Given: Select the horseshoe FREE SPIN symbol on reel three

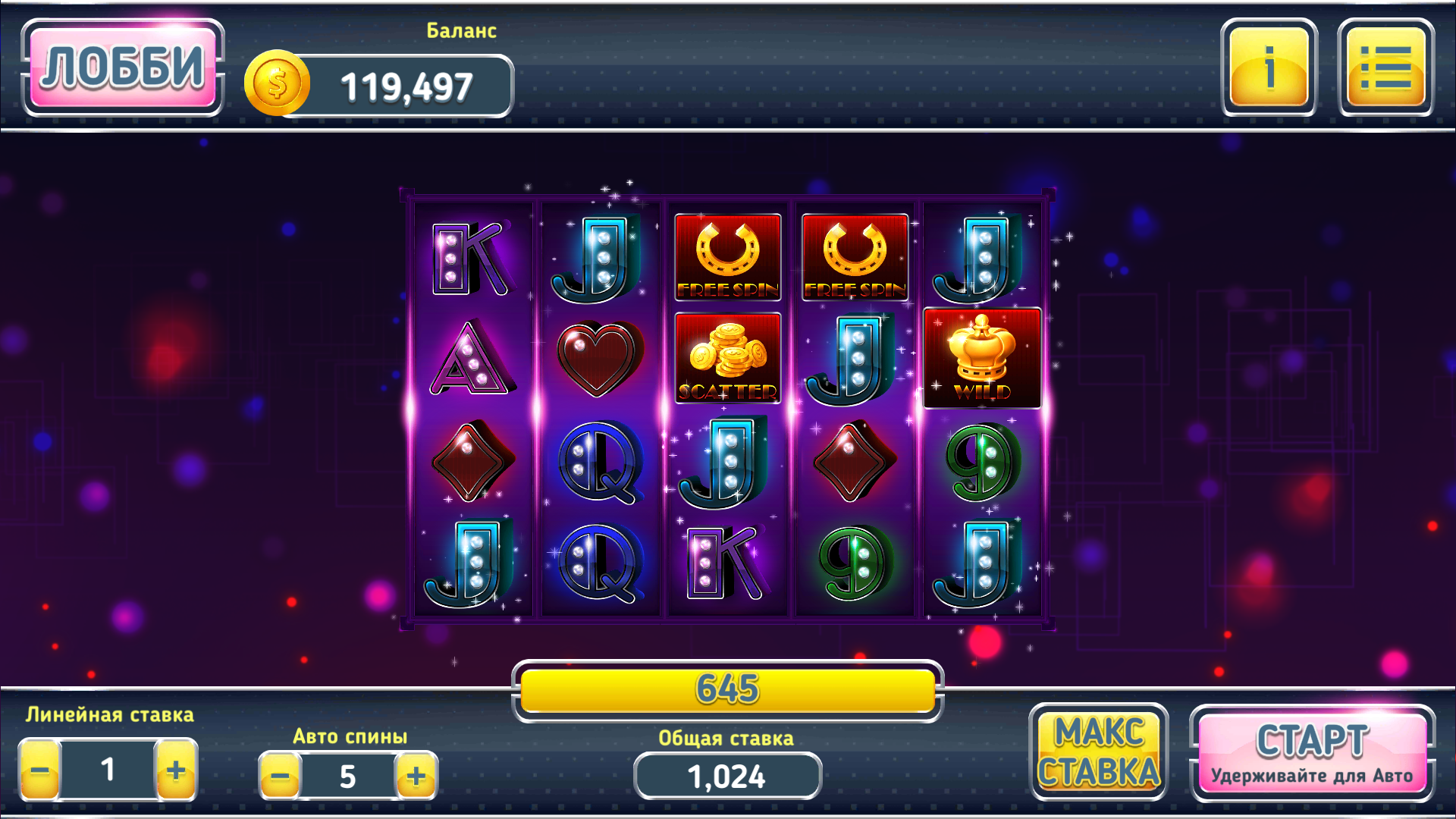Looking at the screenshot, I should [726, 256].
